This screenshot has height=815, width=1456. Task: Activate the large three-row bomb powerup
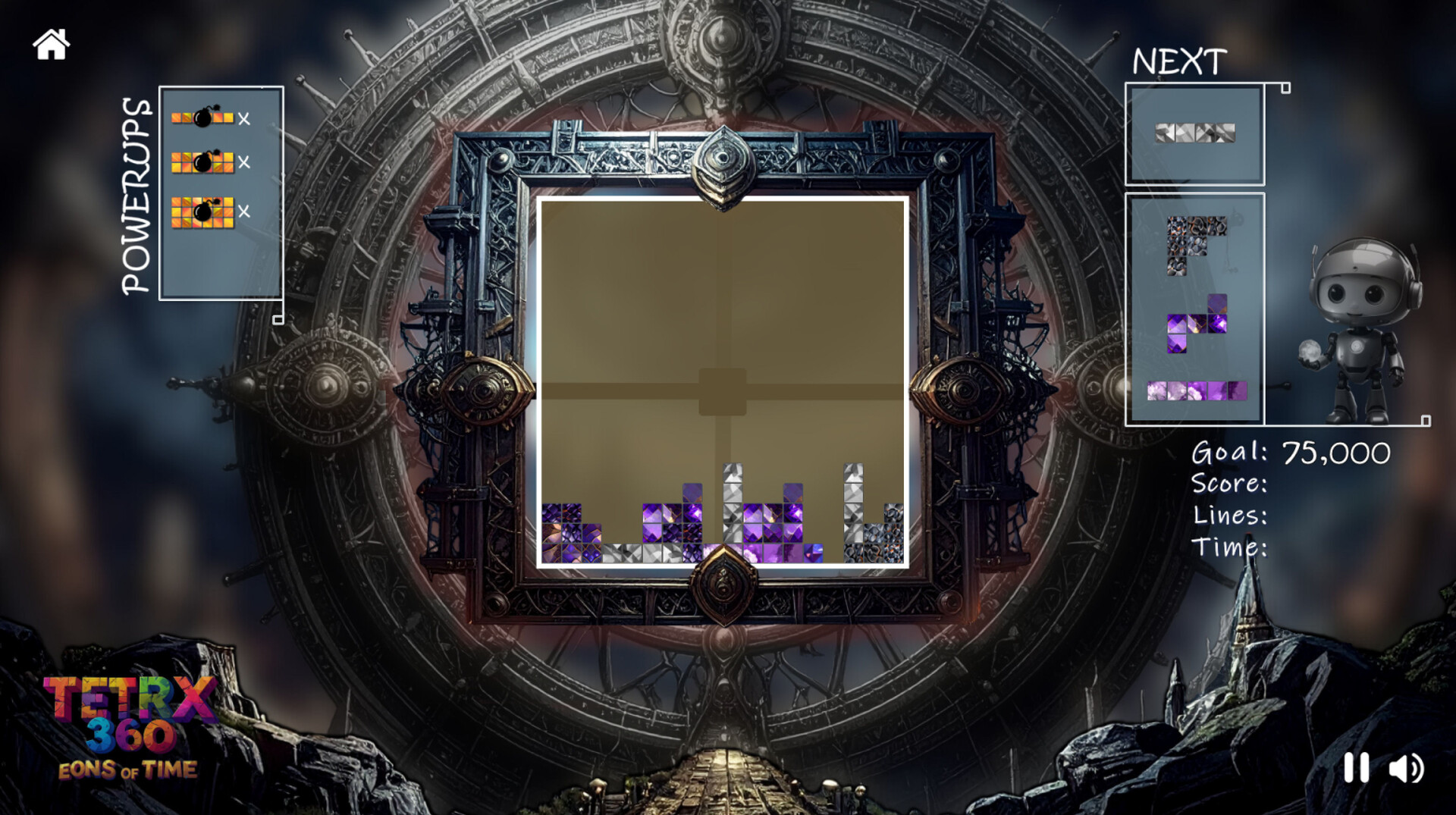click(201, 210)
